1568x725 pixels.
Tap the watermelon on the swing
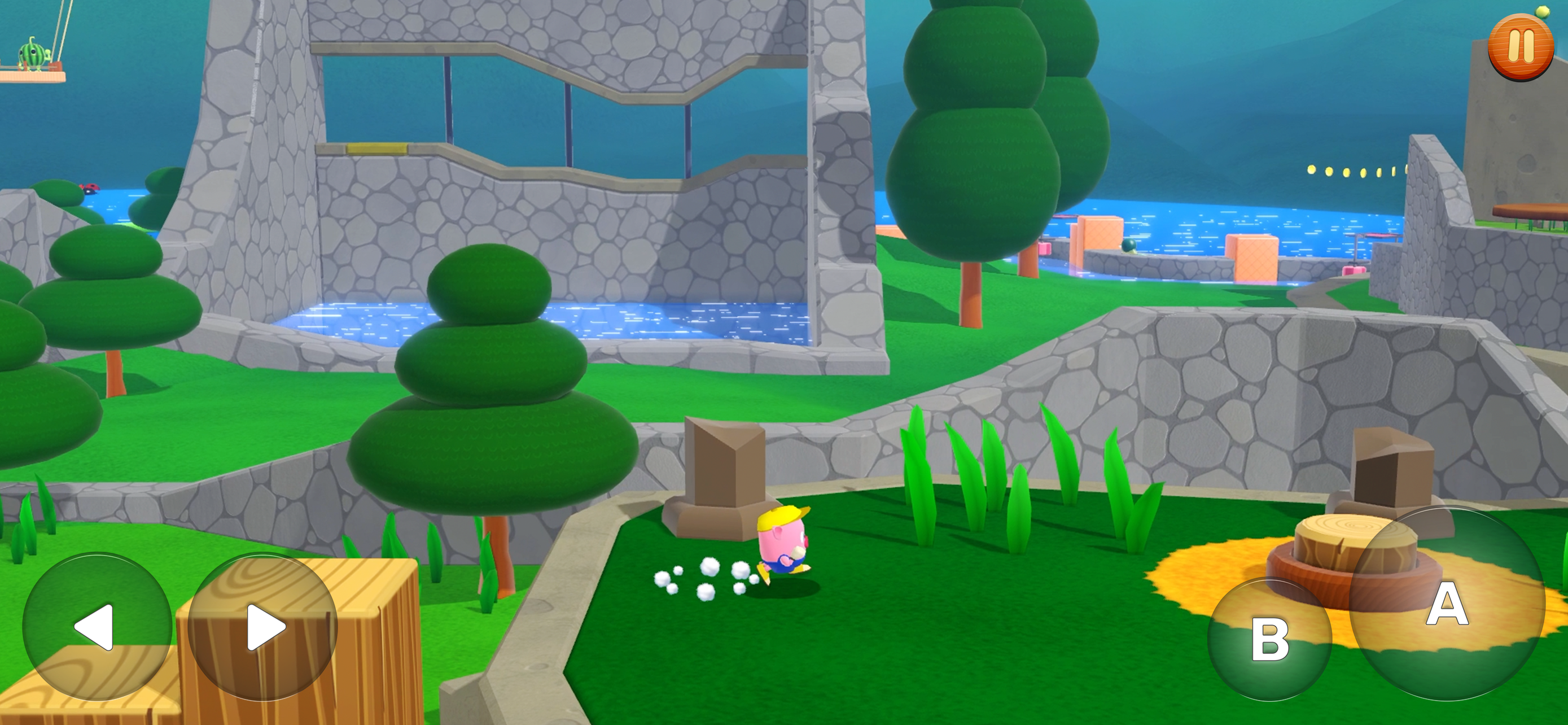[x=32, y=55]
